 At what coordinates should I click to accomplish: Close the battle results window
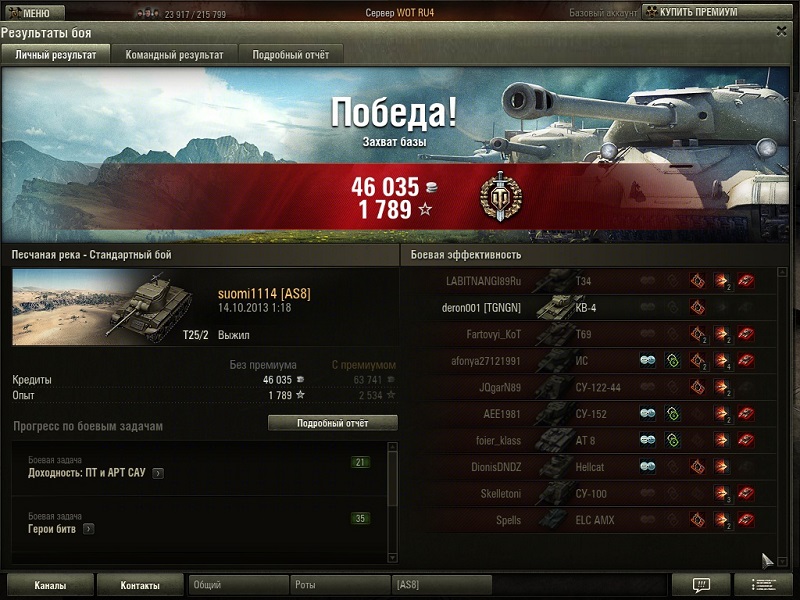pos(781,31)
